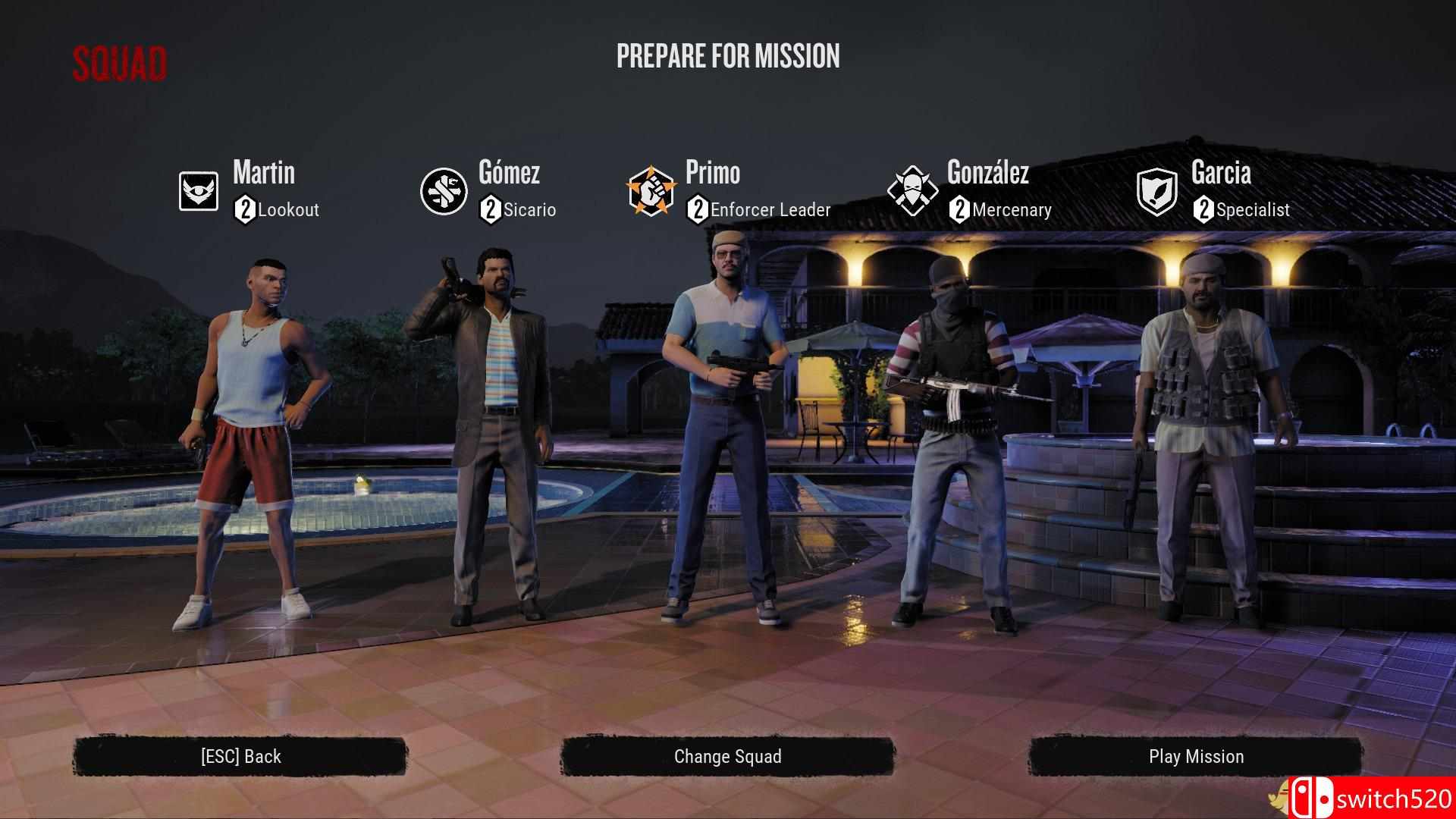
Task: Click Garcia's level 2 badge
Action: (1202, 210)
